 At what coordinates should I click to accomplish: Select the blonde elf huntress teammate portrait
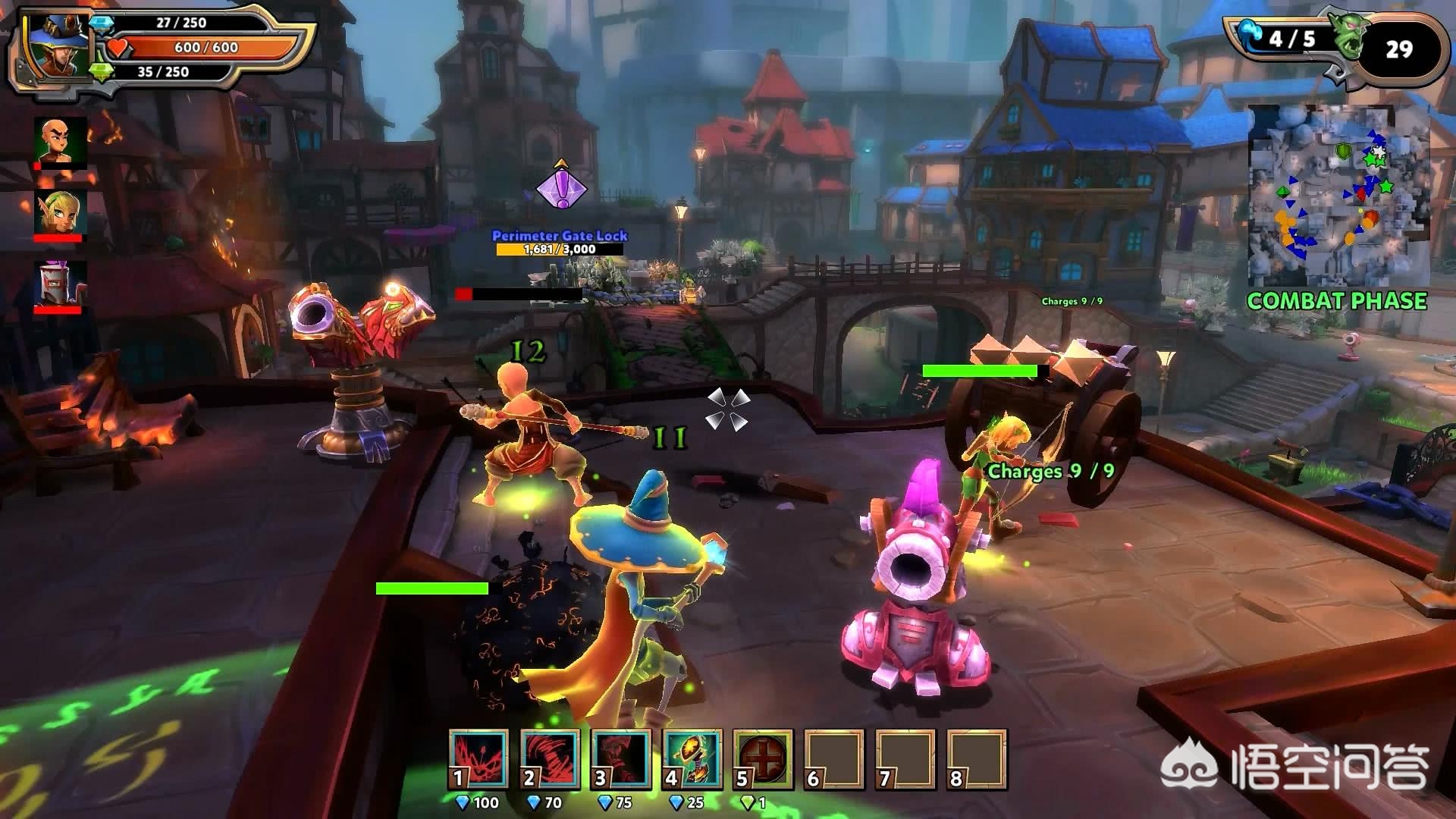coord(60,214)
